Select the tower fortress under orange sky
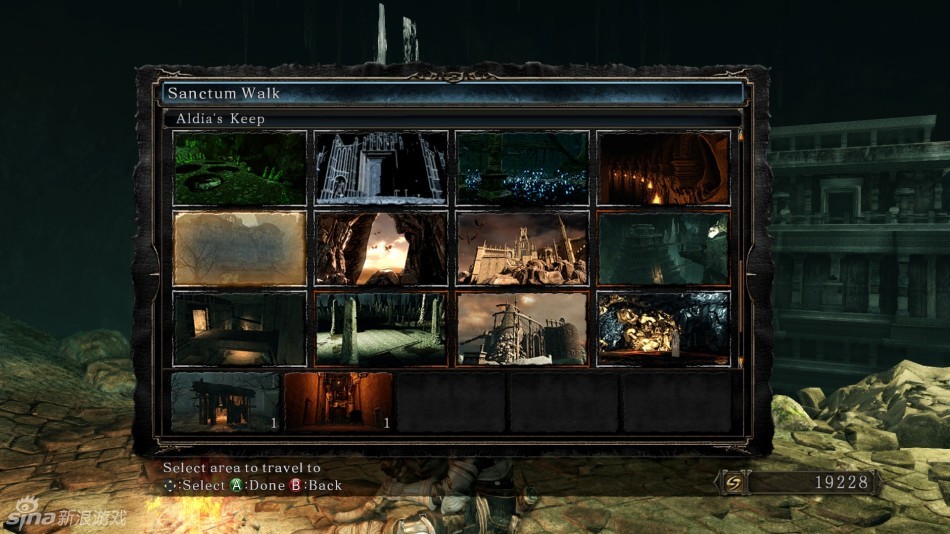The image size is (950, 534). coord(522,328)
